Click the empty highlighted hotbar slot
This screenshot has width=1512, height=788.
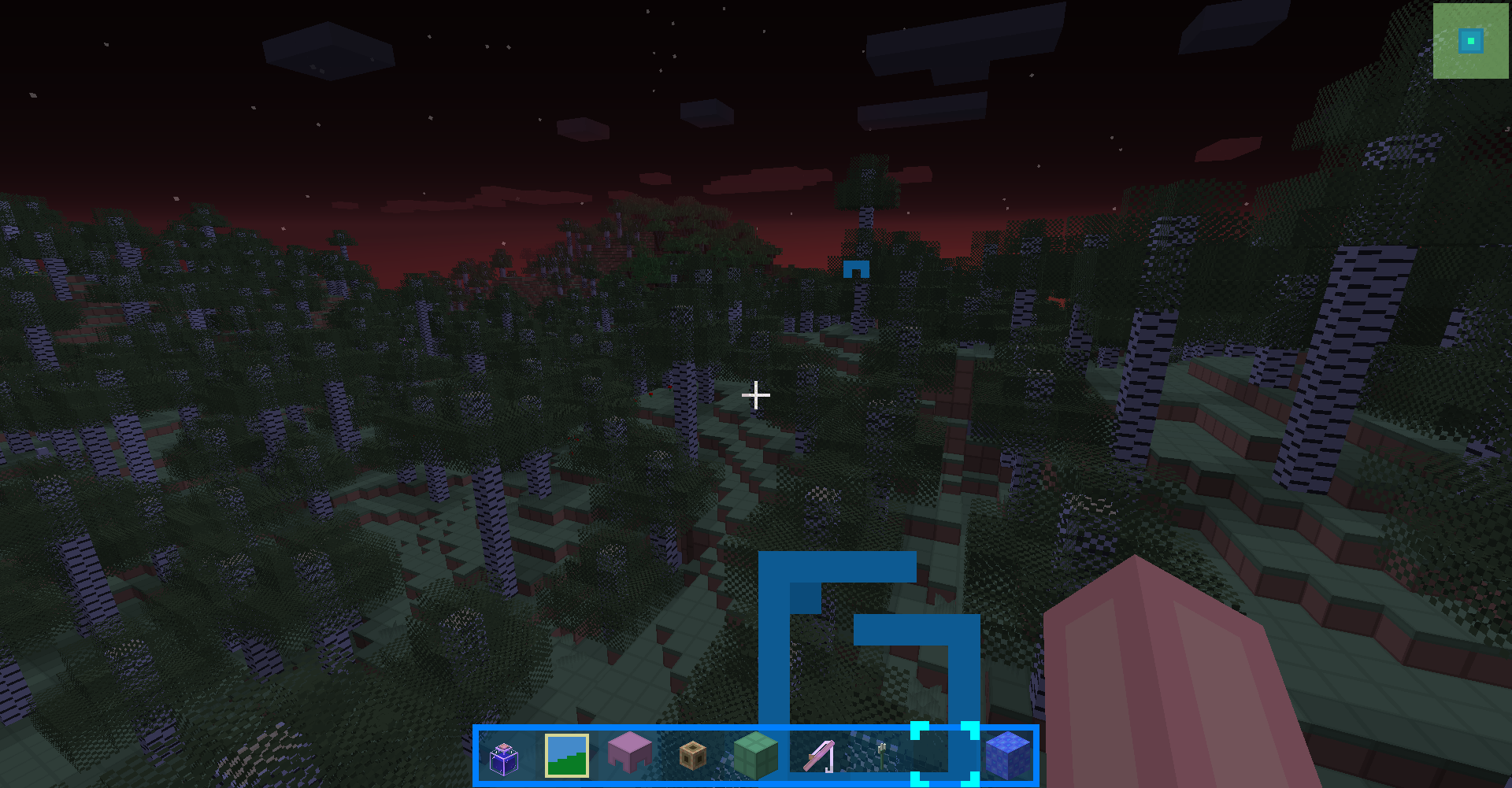[945, 755]
